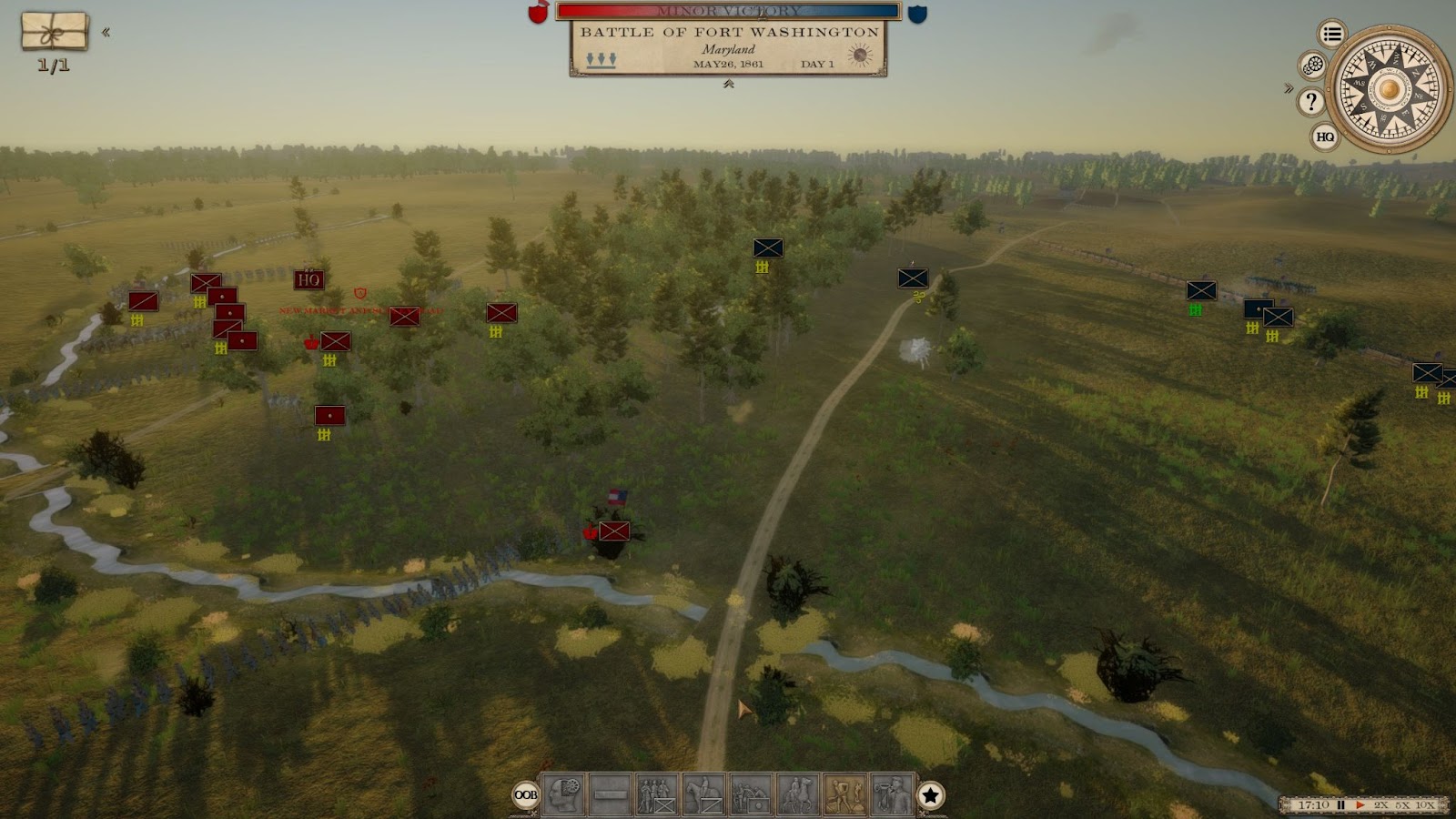Choose the infantry units toolbar button

pyautogui.click(x=657, y=794)
